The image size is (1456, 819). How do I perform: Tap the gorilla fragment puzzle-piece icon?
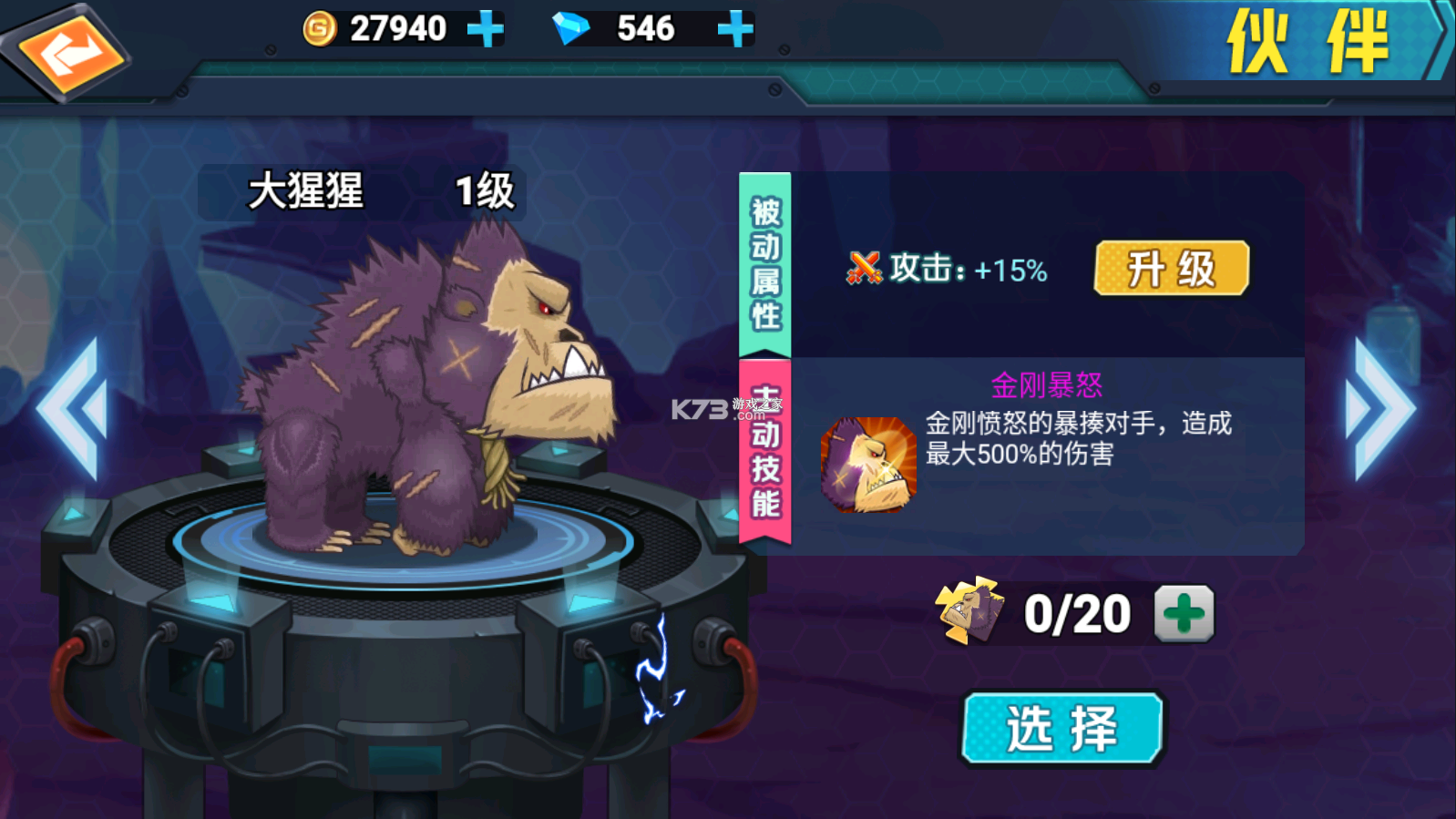click(x=970, y=612)
